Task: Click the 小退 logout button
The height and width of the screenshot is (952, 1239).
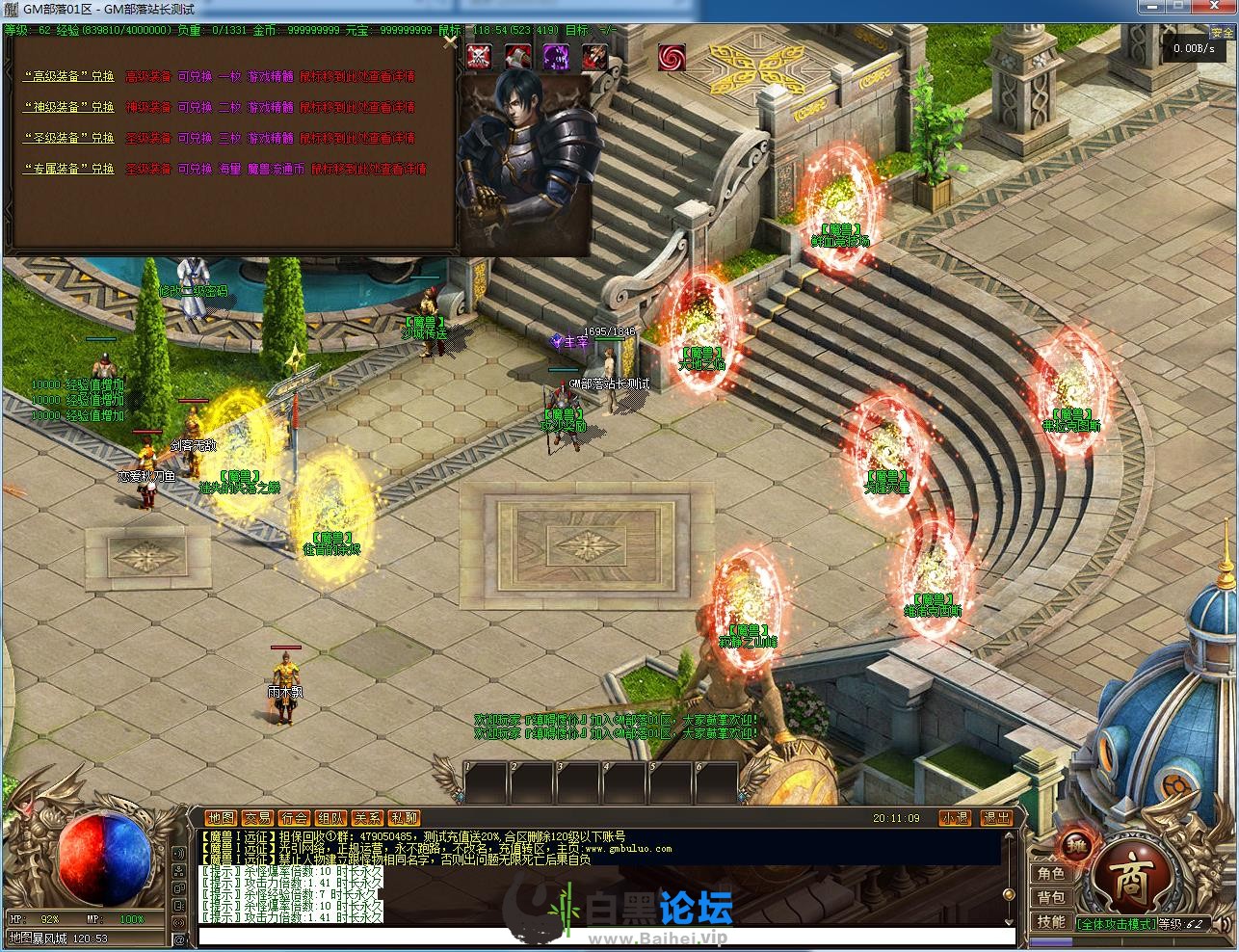Action: (955, 818)
